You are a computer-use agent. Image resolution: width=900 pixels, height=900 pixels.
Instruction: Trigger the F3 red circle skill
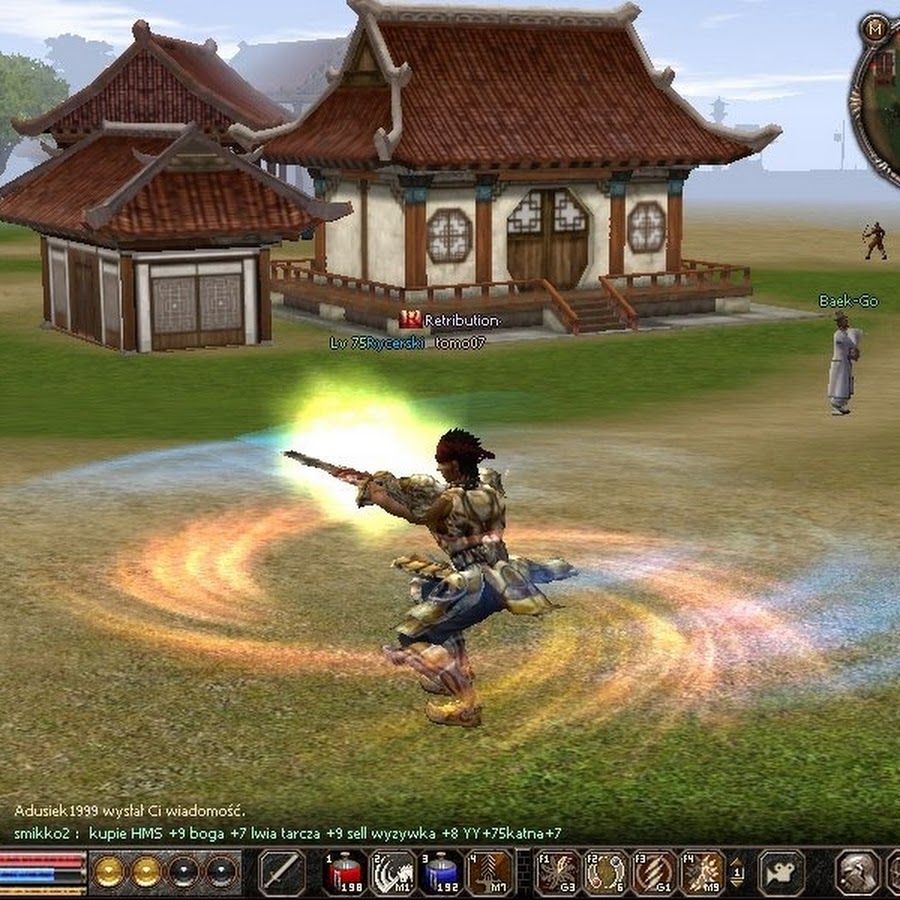[654, 873]
